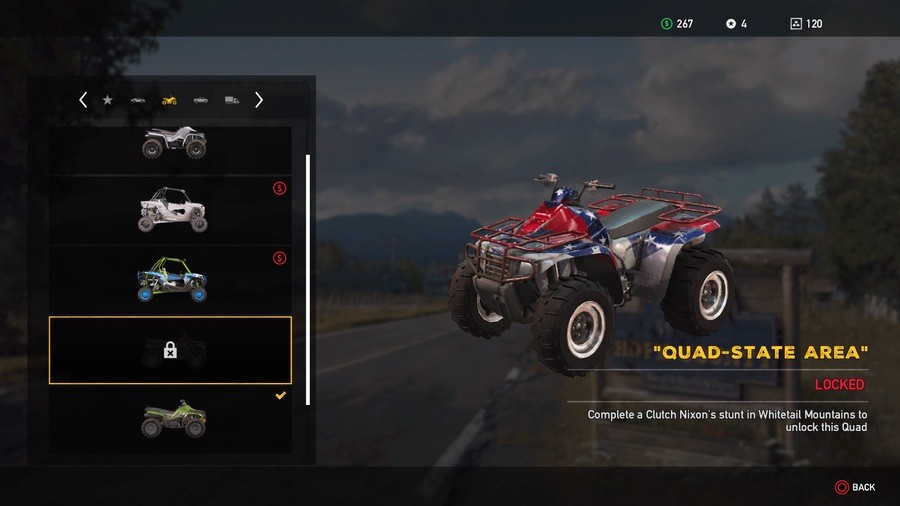The width and height of the screenshot is (900, 506).
Task: Switch to the pickup truck category tab
Action: (201, 100)
